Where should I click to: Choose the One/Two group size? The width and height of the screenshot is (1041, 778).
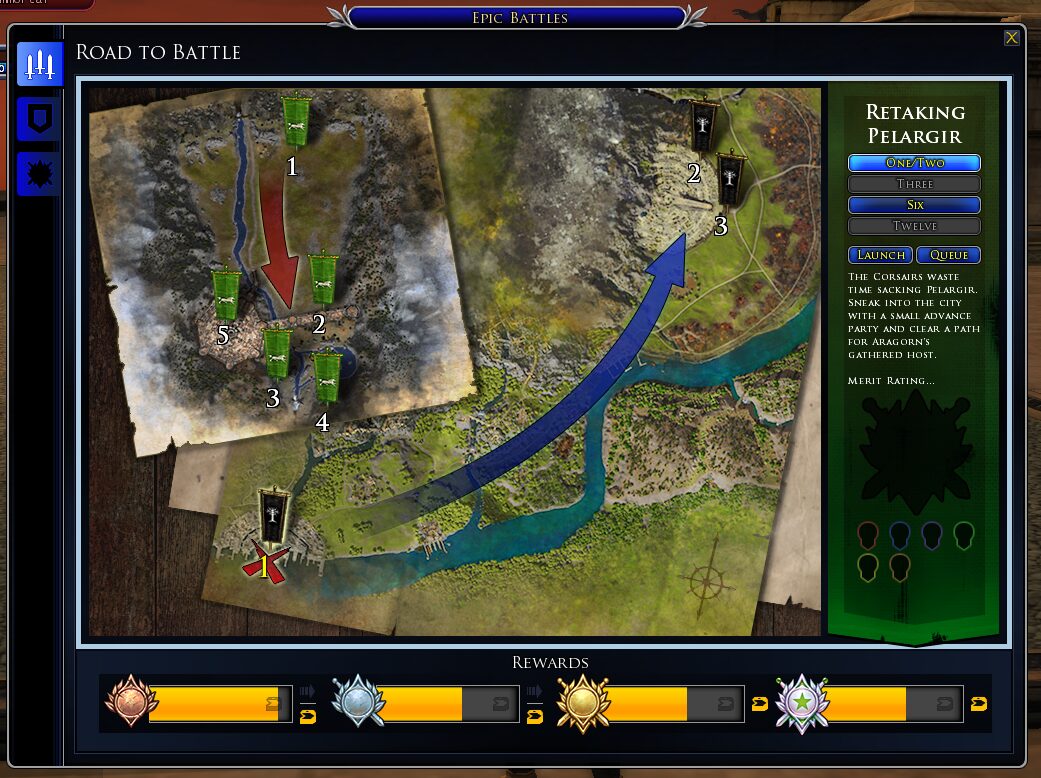click(x=914, y=163)
